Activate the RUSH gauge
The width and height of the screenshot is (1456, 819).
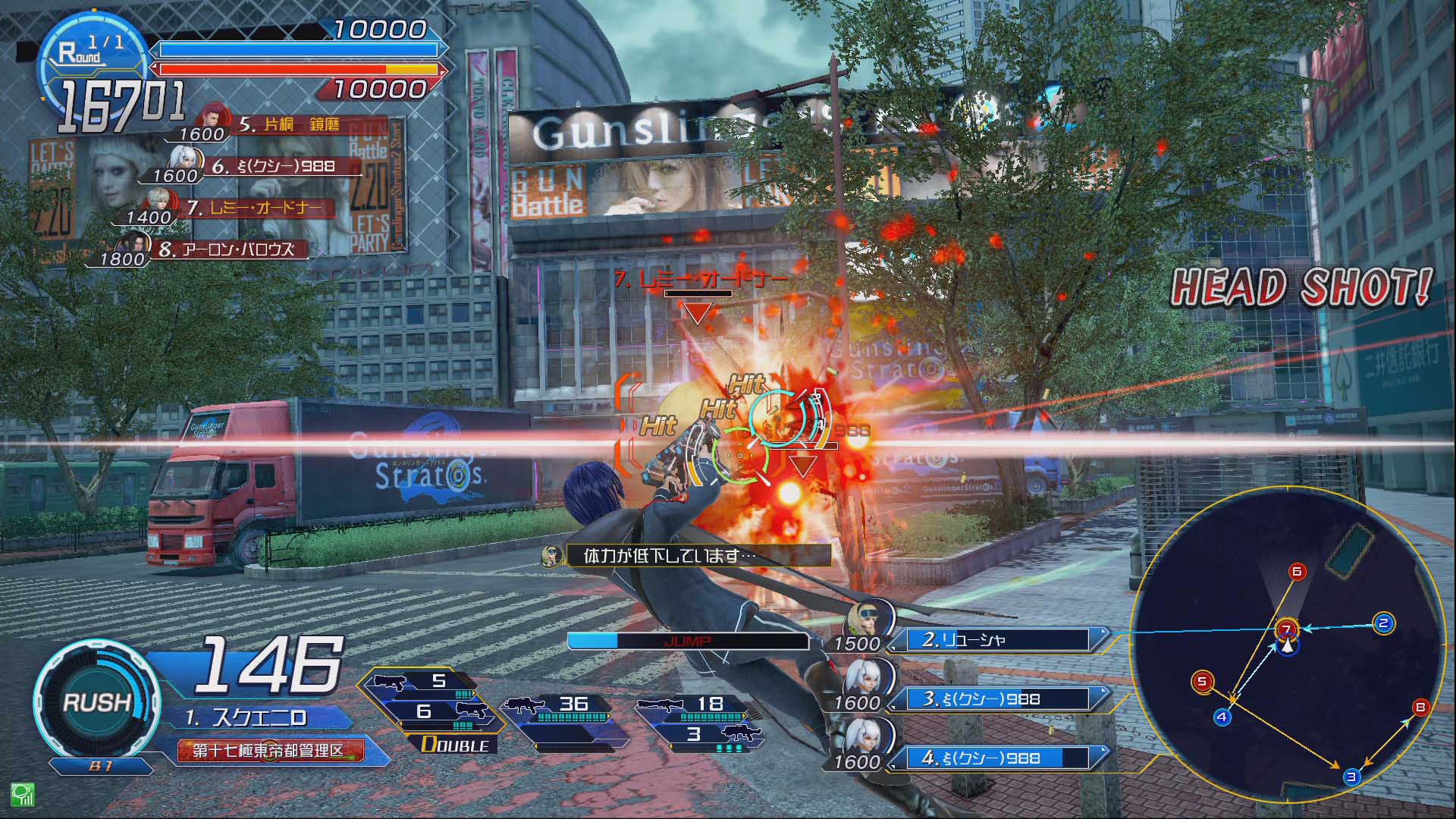(96, 701)
